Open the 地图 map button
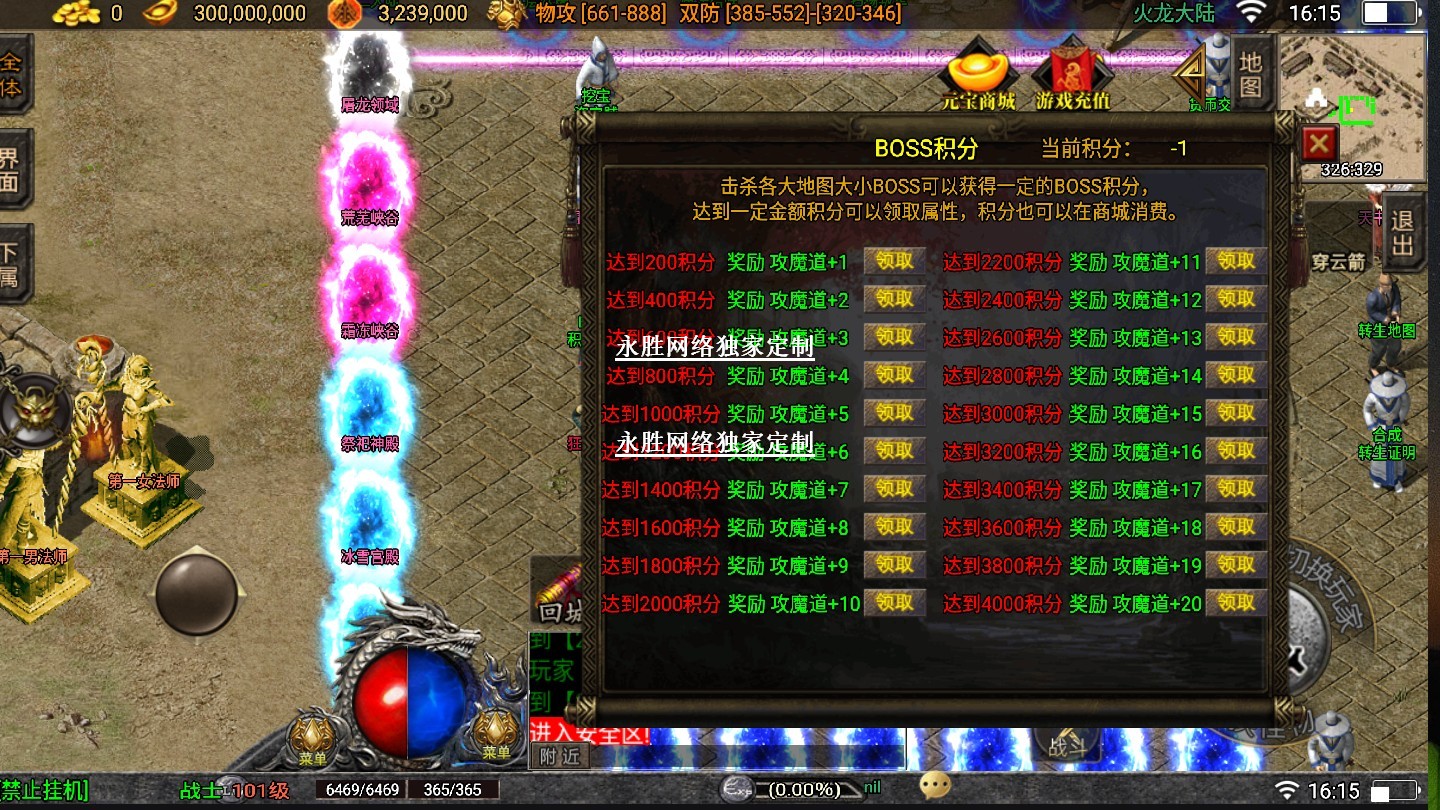This screenshot has height=810, width=1440. [1251, 74]
